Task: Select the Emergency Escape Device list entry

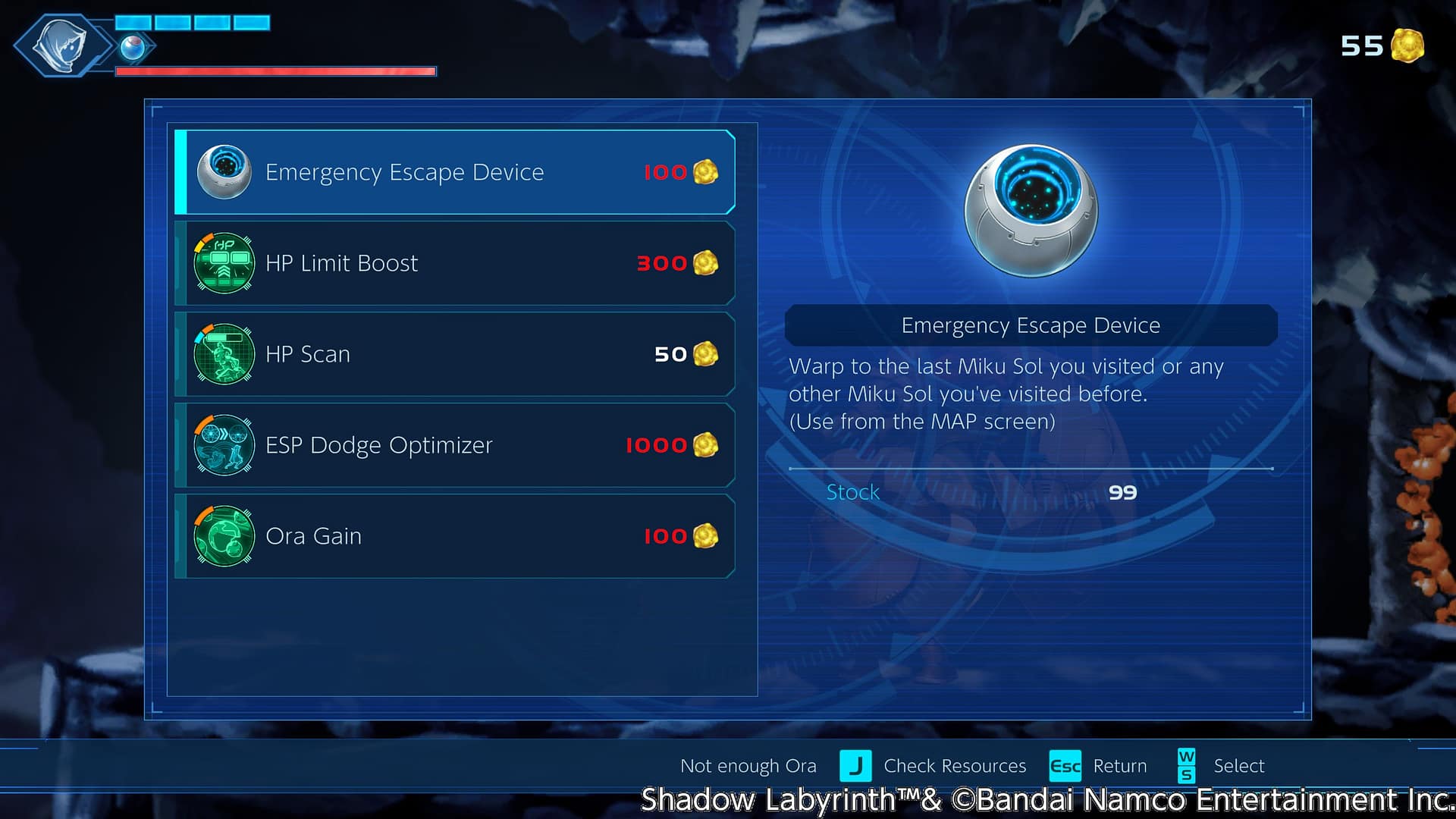Action: [x=455, y=172]
